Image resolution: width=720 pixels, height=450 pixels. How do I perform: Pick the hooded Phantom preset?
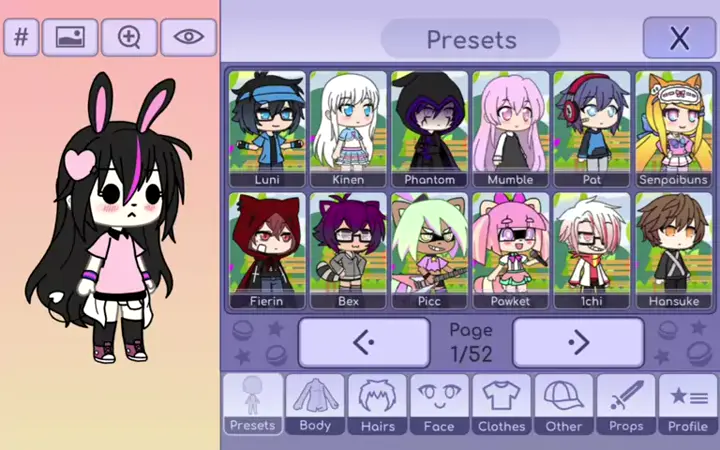tap(429, 128)
